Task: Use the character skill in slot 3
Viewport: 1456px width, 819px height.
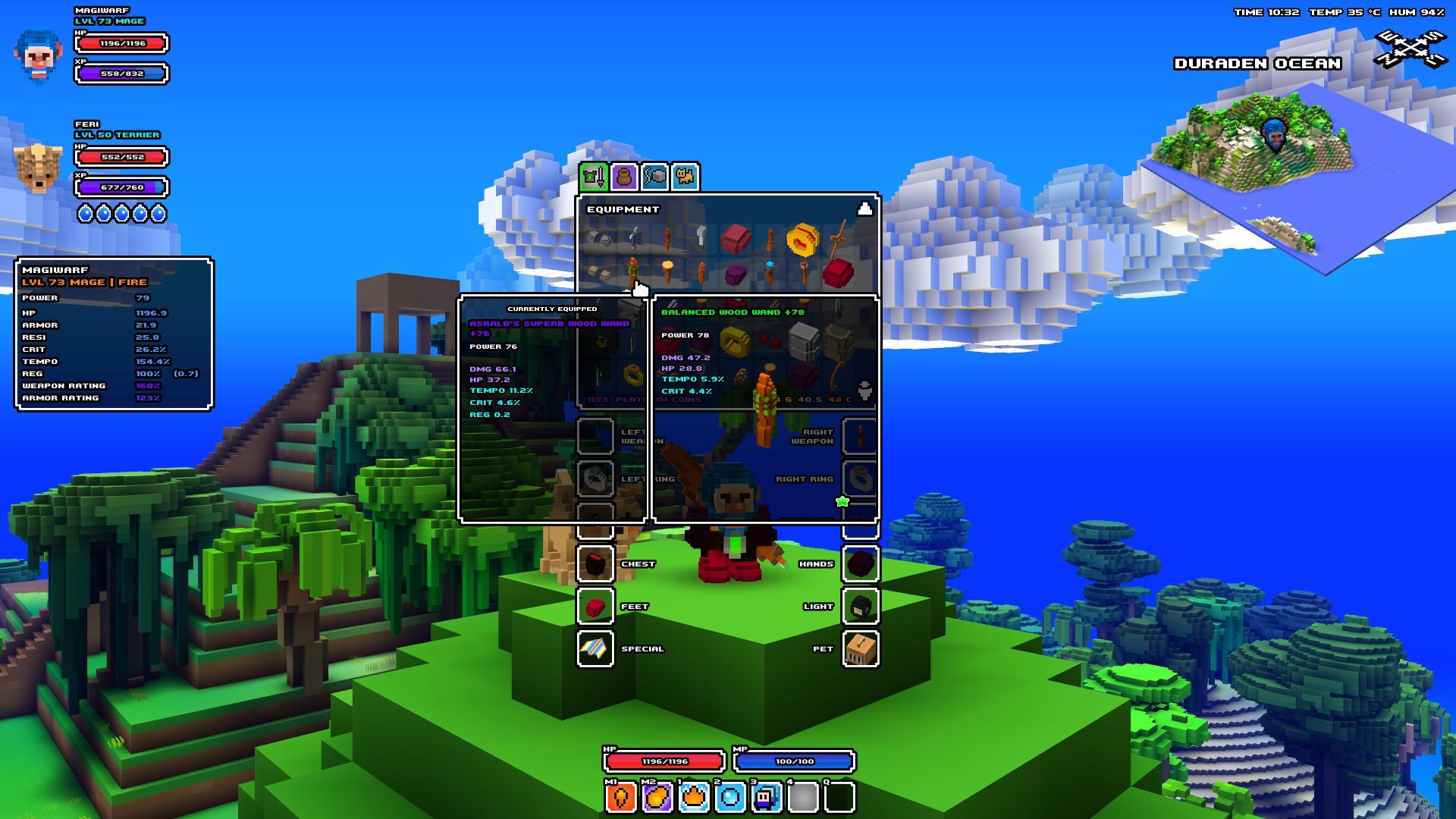Action: click(x=766, y=797)
